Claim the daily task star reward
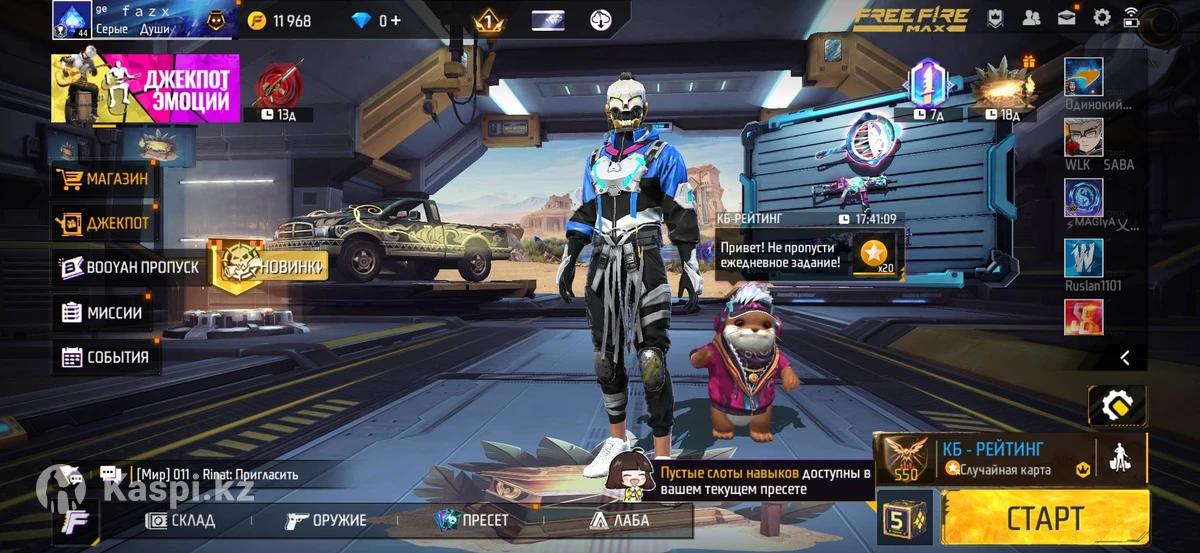 (872, 255)
